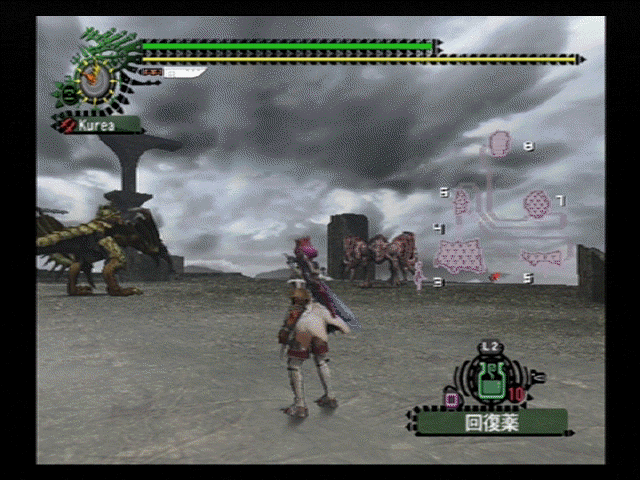Select area 8 on the minimap
The image size is (640, 480).
pos(500,143)
